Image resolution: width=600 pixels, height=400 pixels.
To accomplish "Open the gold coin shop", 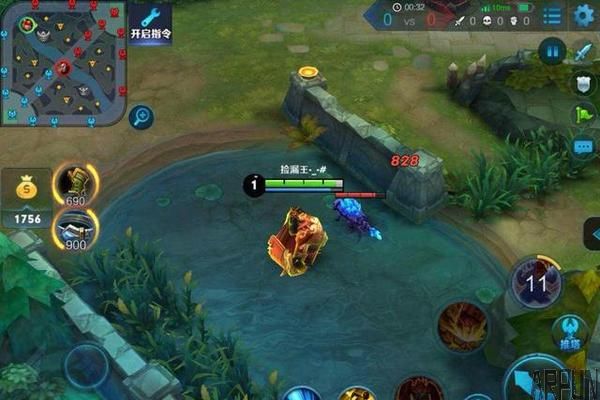I will coord(26,198).
